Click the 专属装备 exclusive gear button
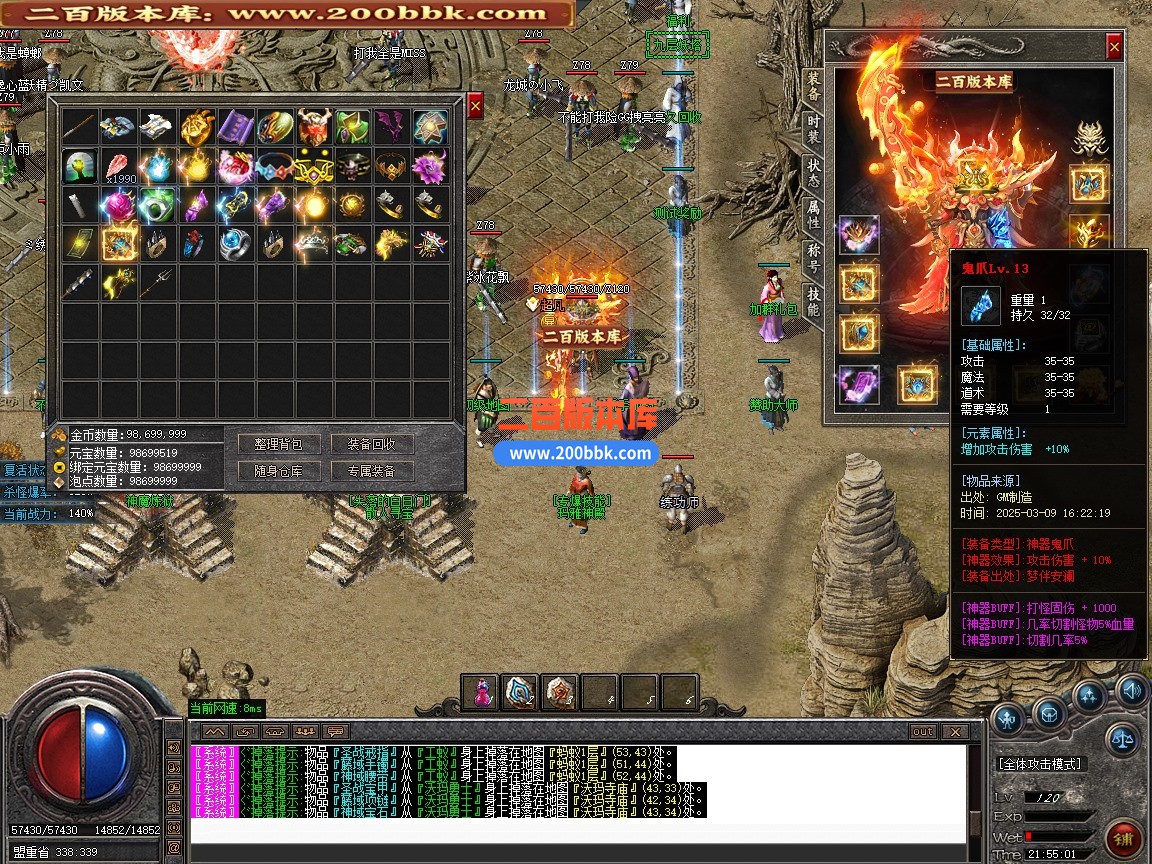Screen dimensions: 1152x864 point(372,471)
